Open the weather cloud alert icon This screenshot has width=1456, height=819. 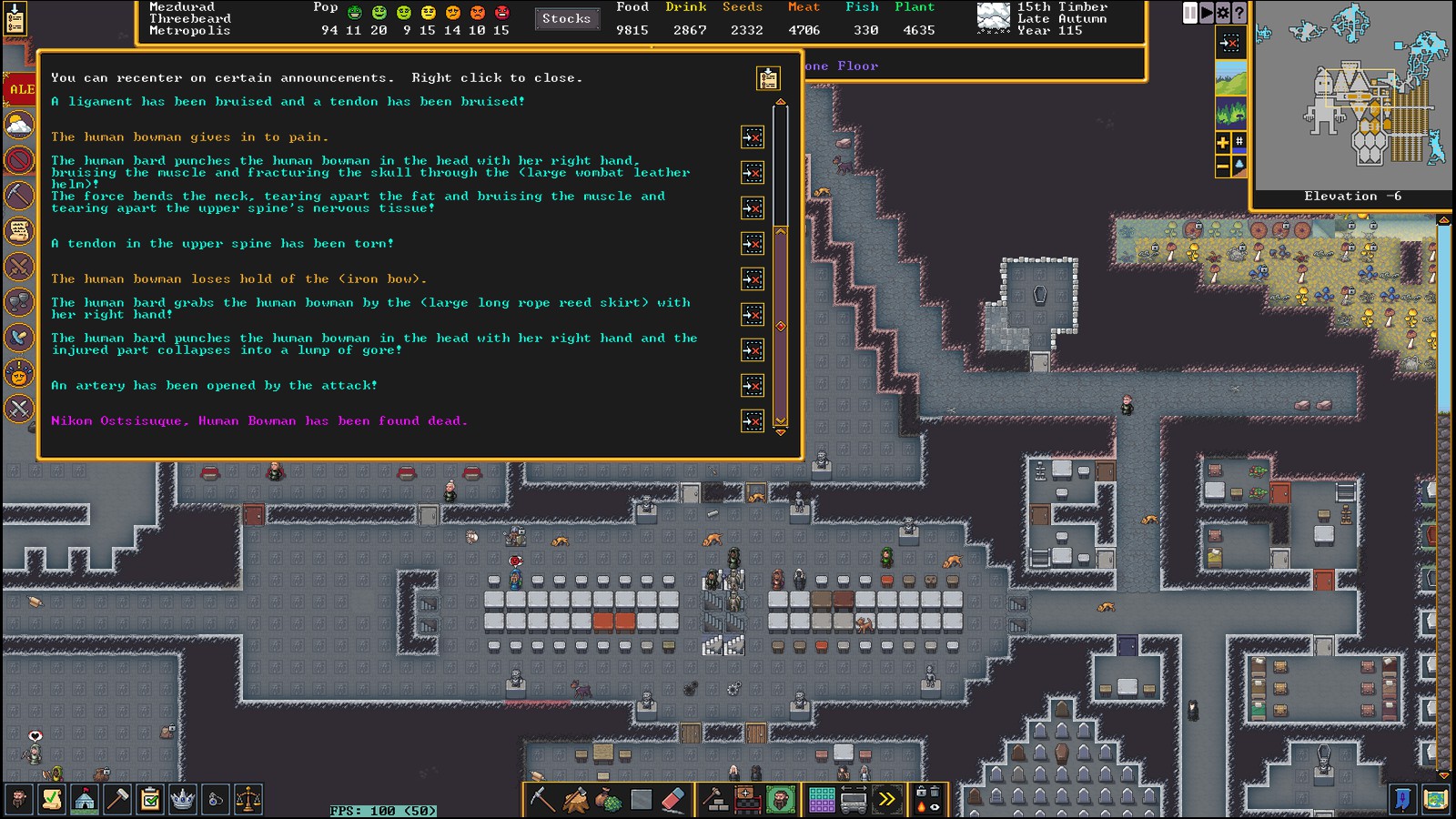pyautogui.click(x=19, y=125)
